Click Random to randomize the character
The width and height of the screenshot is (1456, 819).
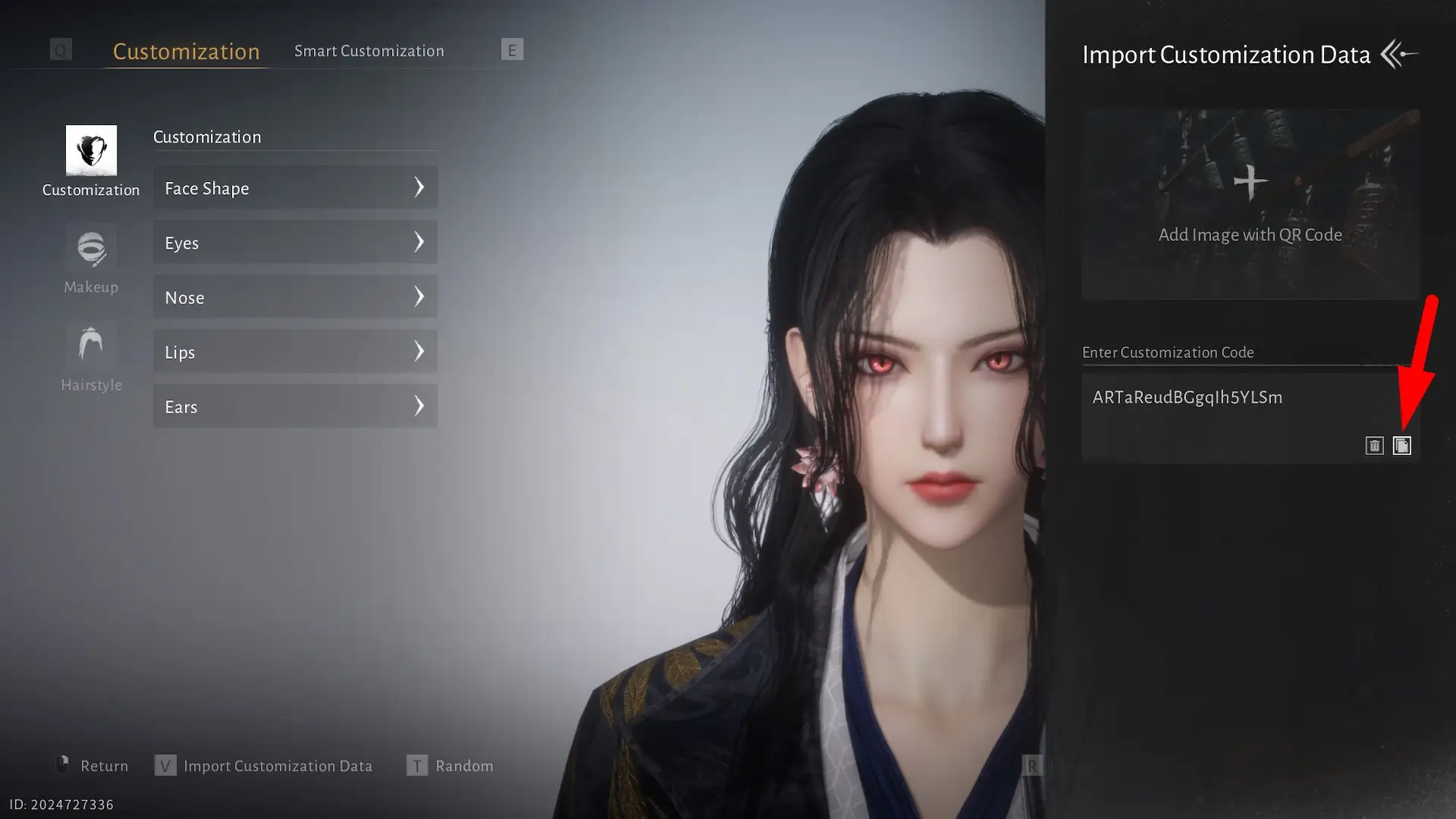pyautogui.click(x=465, y=765)
